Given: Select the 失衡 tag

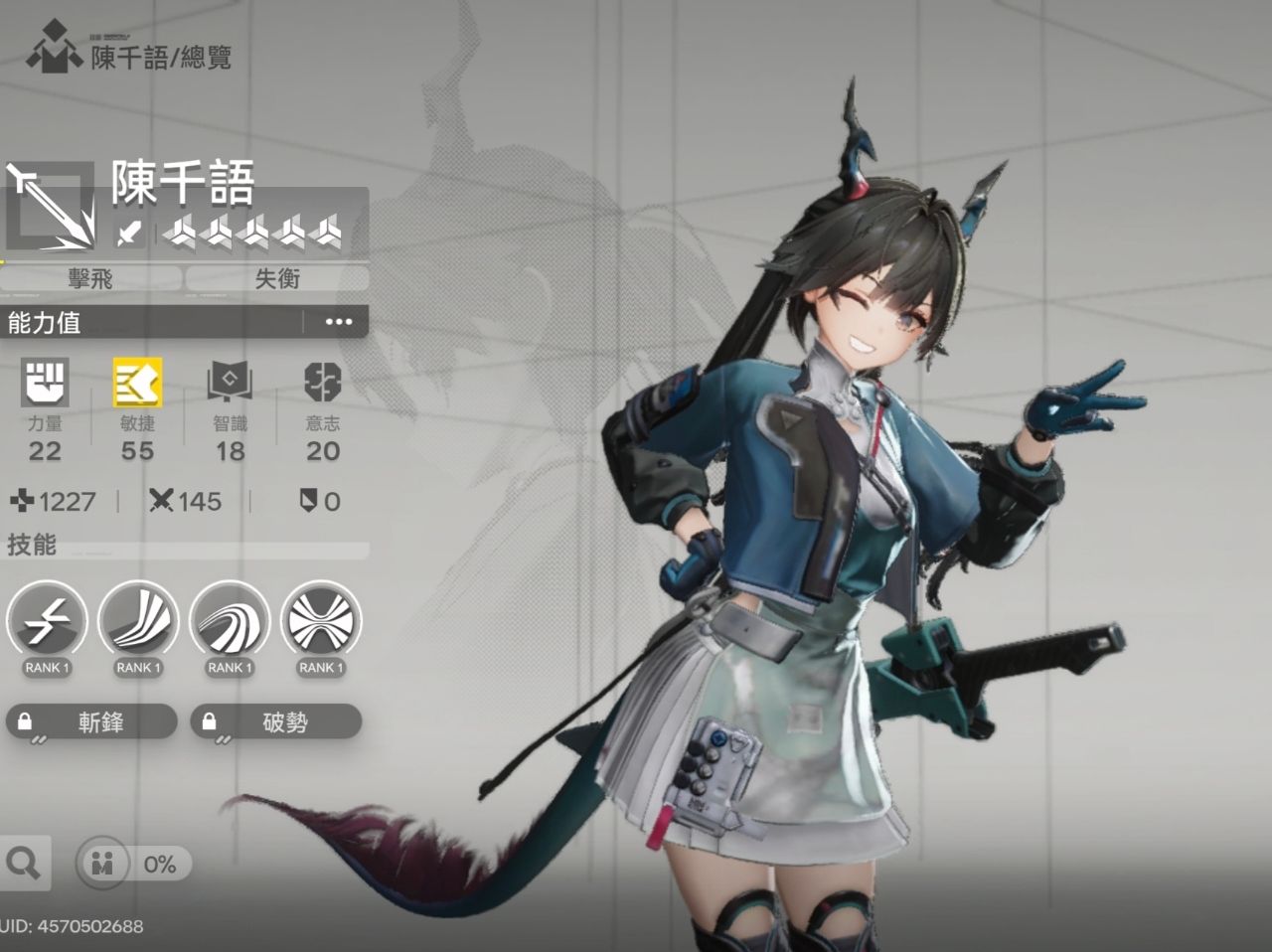Looking at the screenshot, I should click(277, 279).
